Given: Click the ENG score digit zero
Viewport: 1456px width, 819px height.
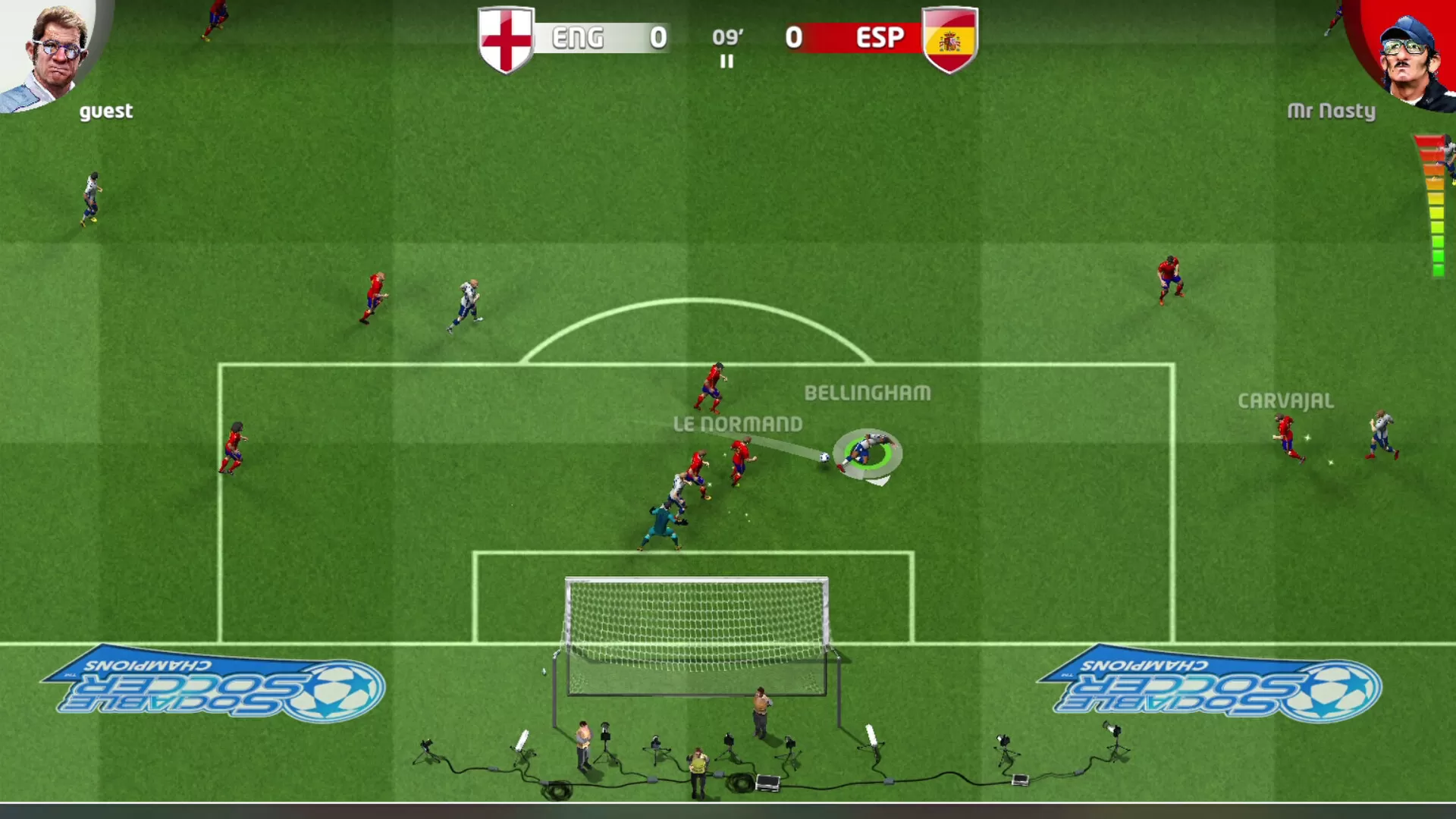Looking at the screenshot, I should [x=658, y=37].
